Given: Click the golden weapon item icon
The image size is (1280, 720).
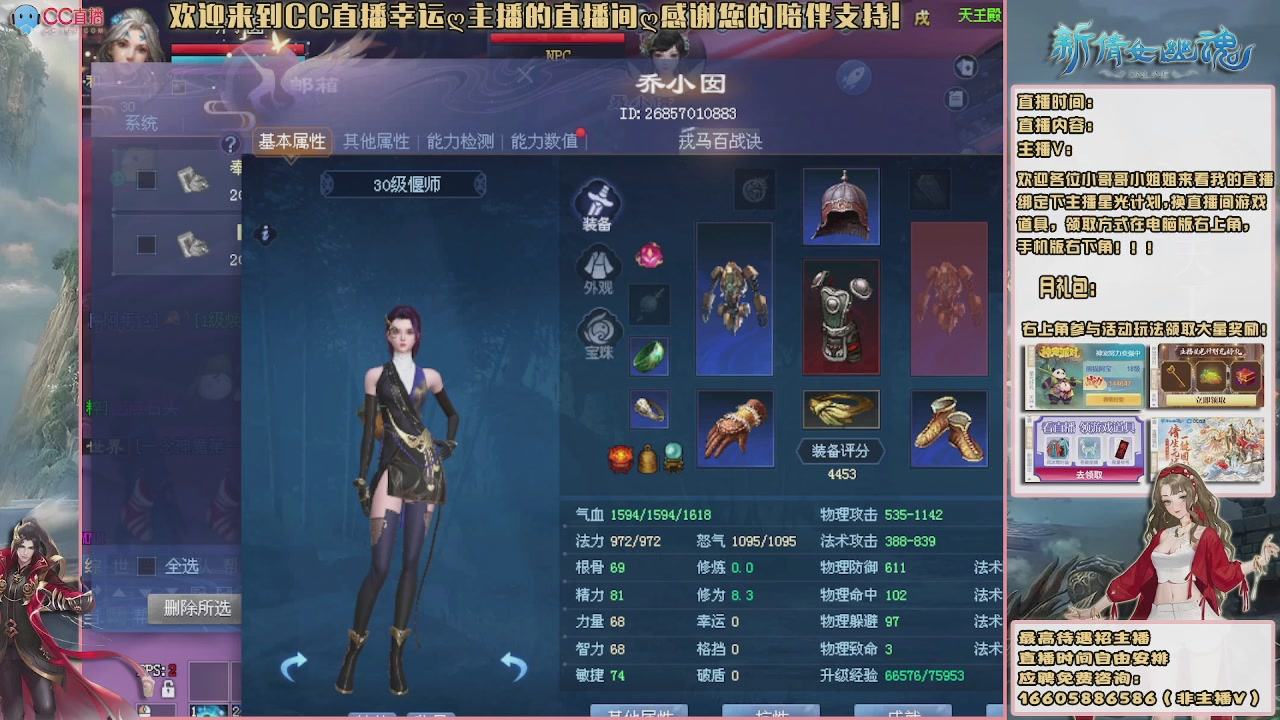Looking at the screenshot, I should (x=841, y=410).
